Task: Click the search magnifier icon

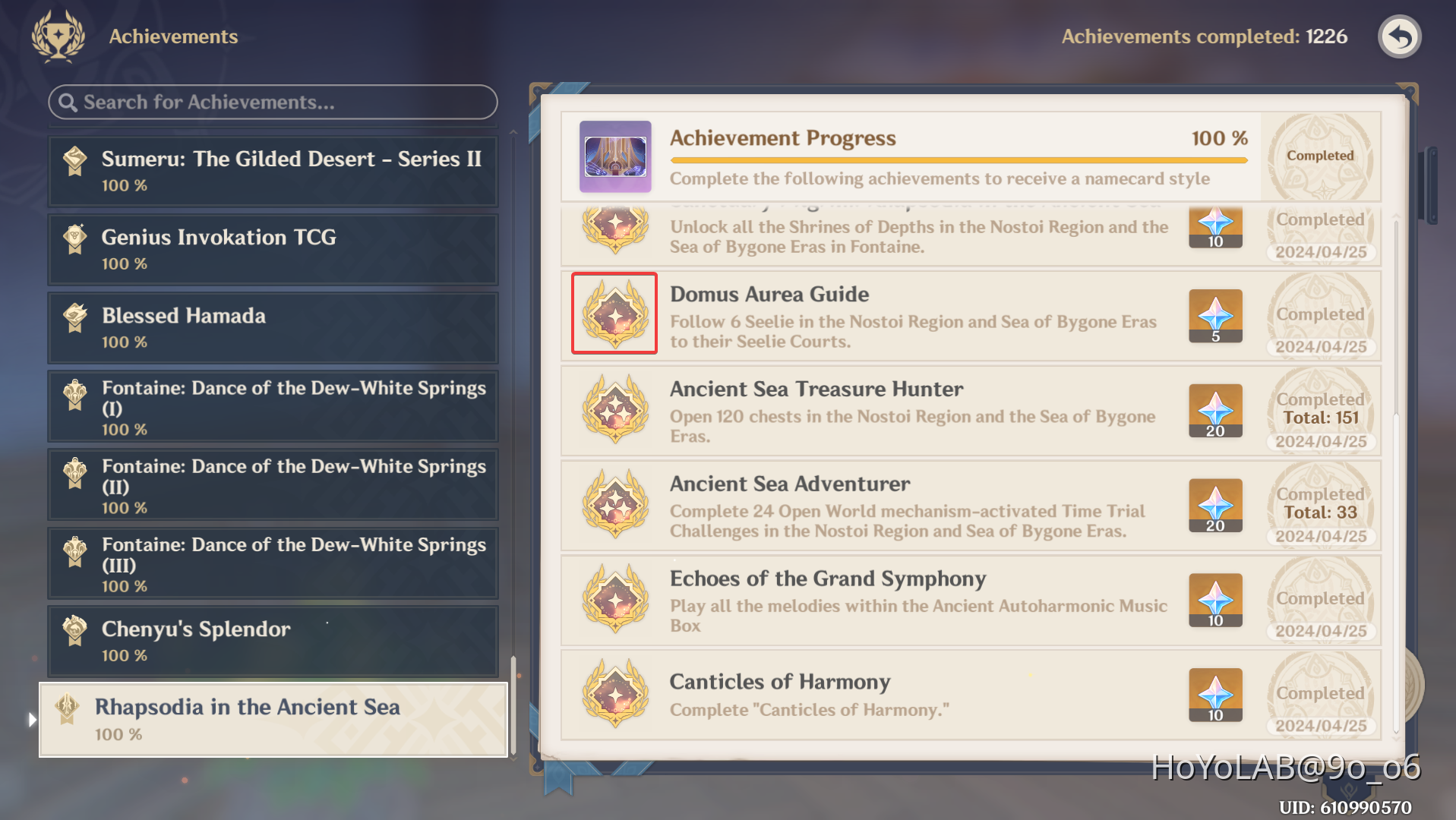Action: (70, 102)
